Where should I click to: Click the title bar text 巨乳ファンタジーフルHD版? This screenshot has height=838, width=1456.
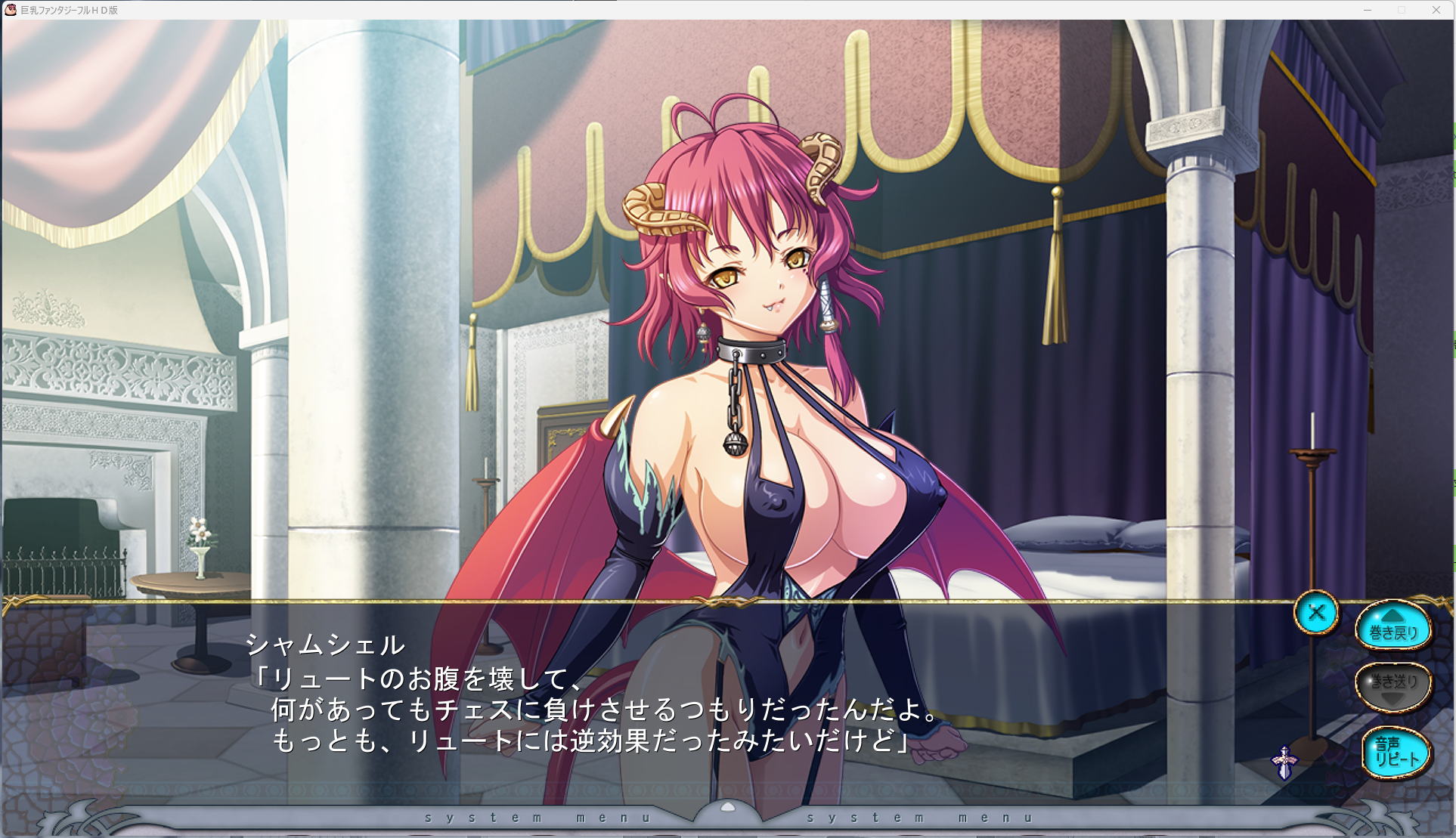68,10
